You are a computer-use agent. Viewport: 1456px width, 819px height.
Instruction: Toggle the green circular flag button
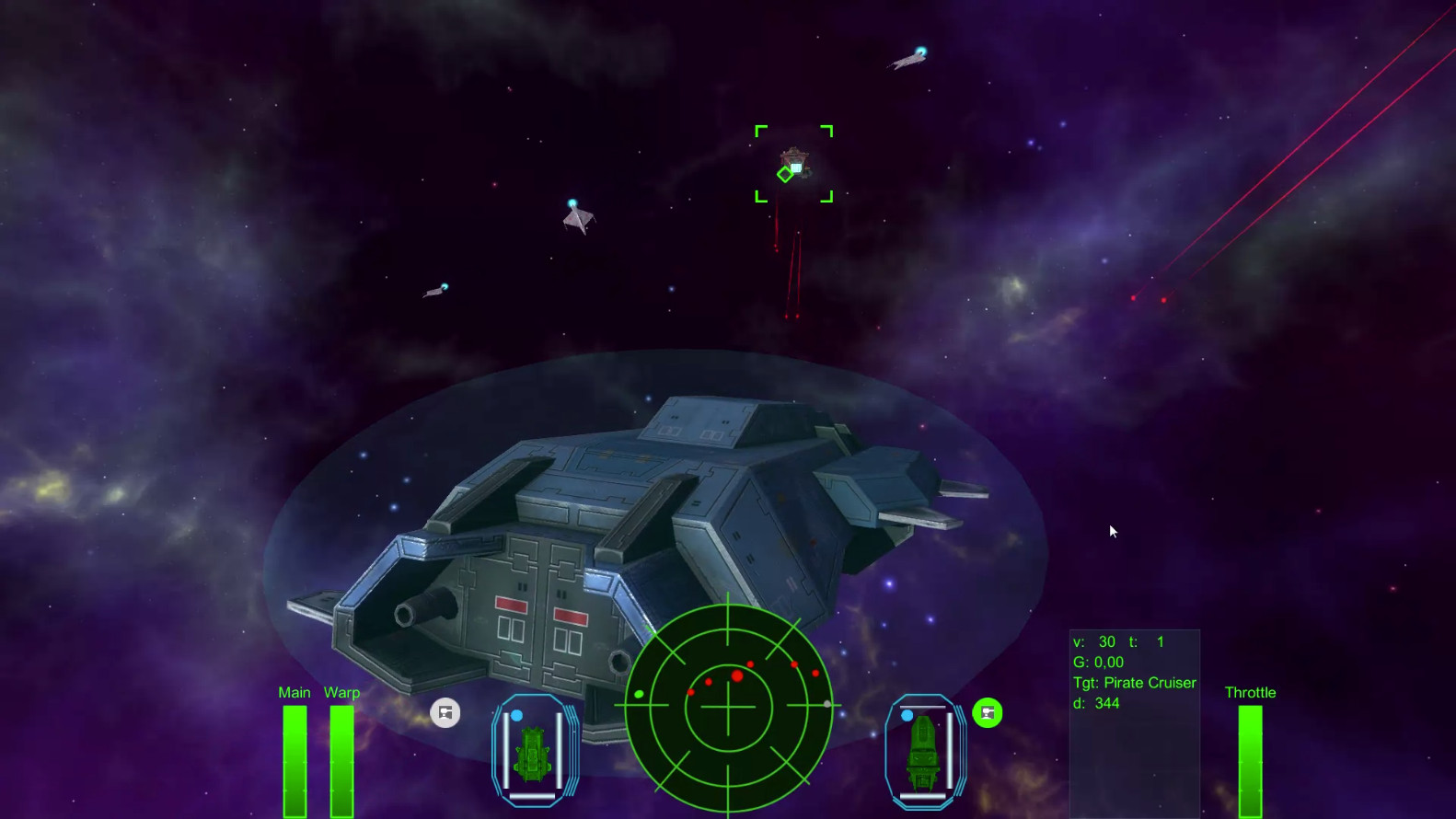[x=988, y=713]
